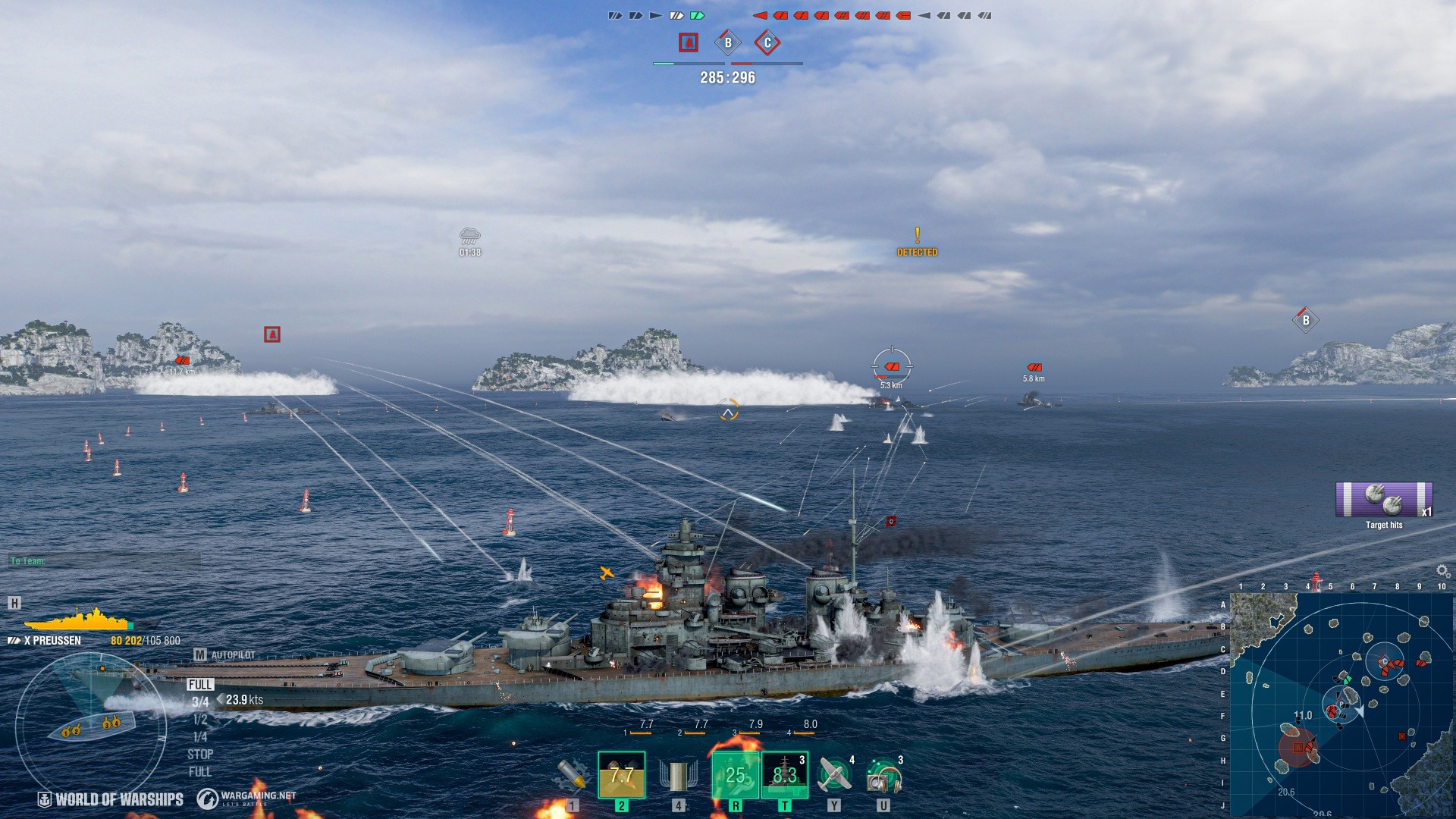Activate the Hydroacoustic Search consumable
1456x819 pixels.
point(883,775)
